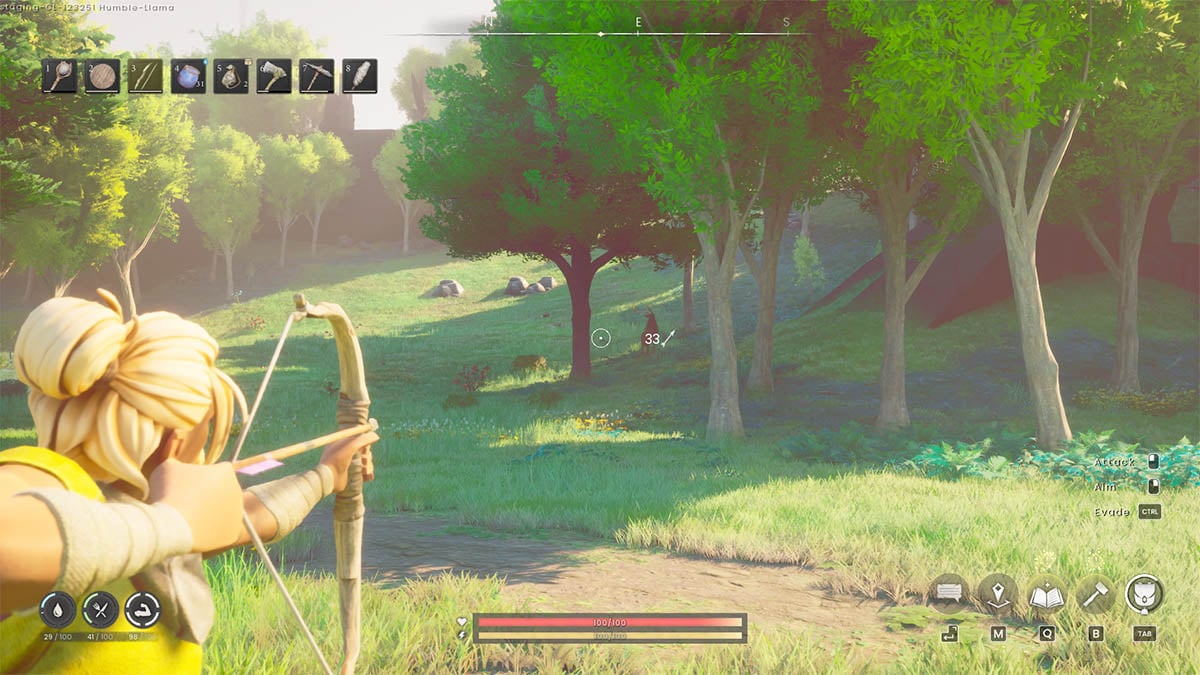Open the map marker icon
1200x675 pixels.
coord(997,594)
